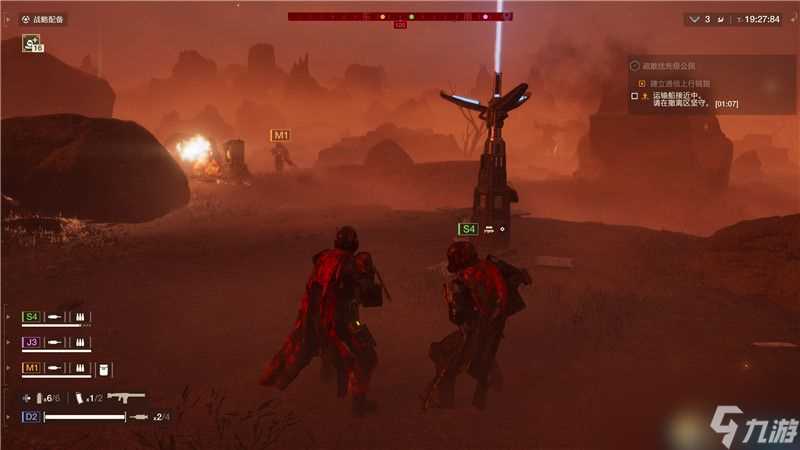Select the stratagem icon showing 16
The height and width of the screenshot is (450, 800).
point(33,44)
